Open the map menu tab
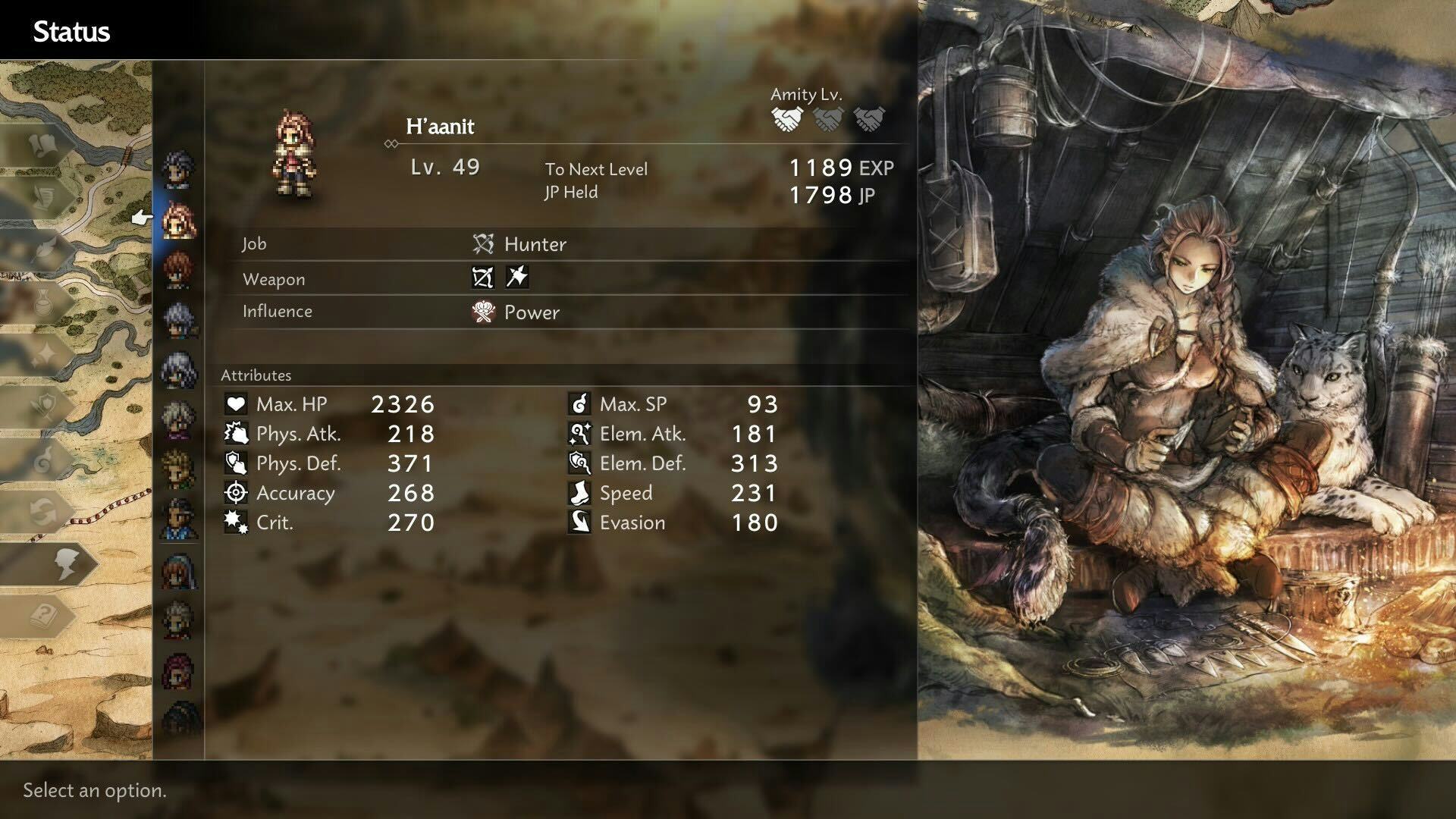Image resolution: width=1456 pixels, height=819 pixels. tap(44, 144)
